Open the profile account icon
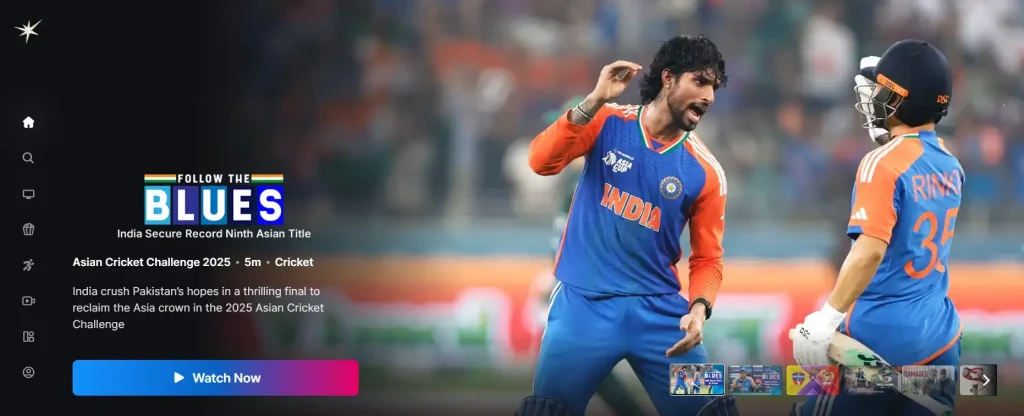 click(x=28, y=372)
